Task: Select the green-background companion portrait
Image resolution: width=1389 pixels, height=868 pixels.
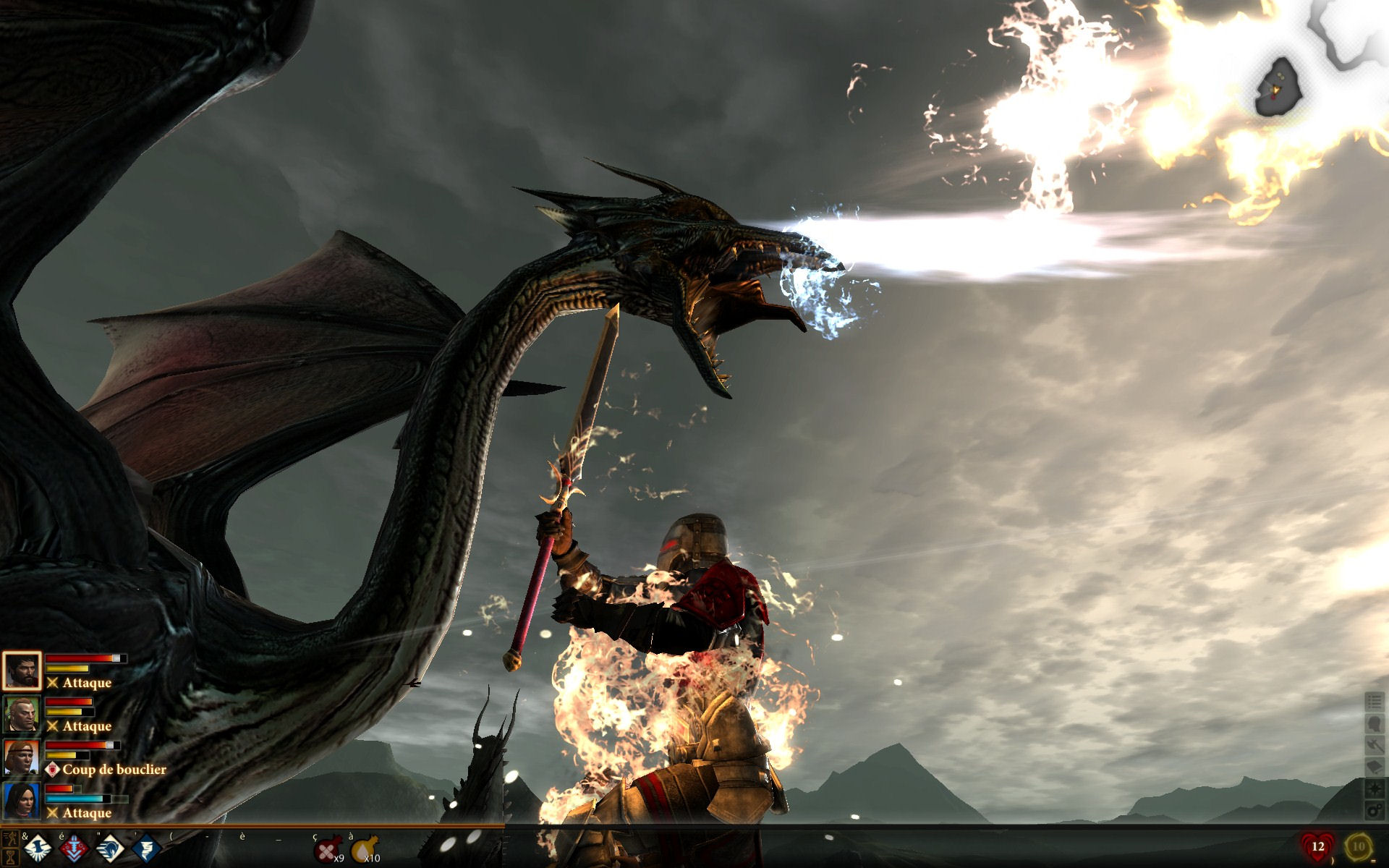Action: pos(22,714)
